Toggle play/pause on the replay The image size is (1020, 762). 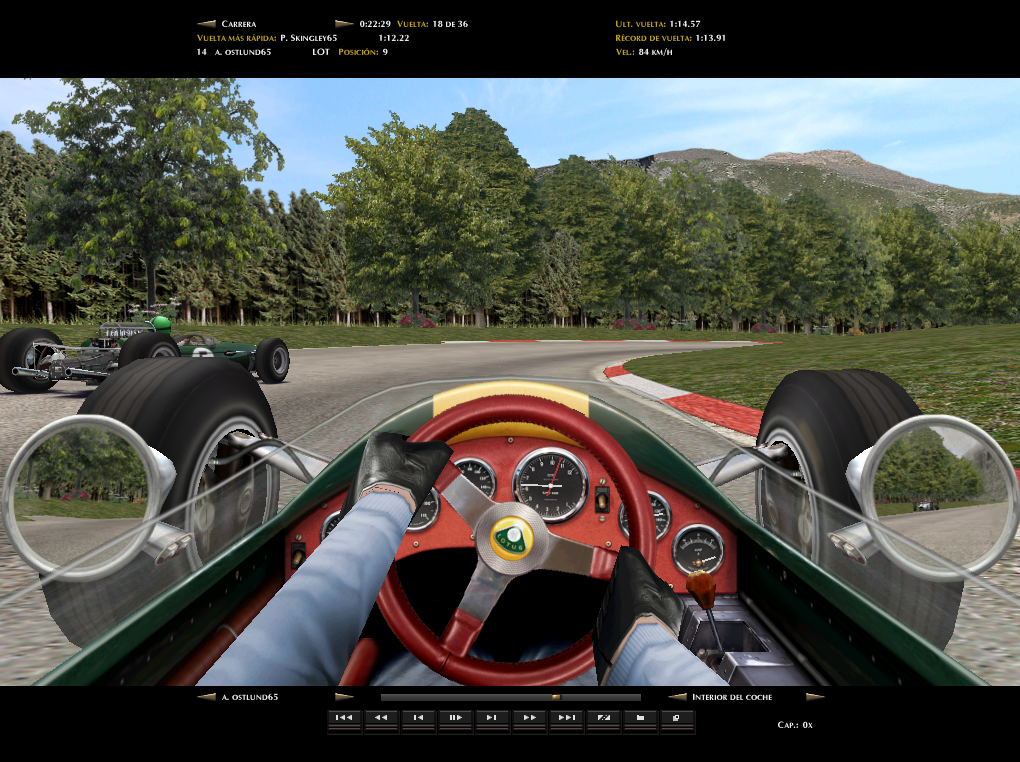(455, 717)
